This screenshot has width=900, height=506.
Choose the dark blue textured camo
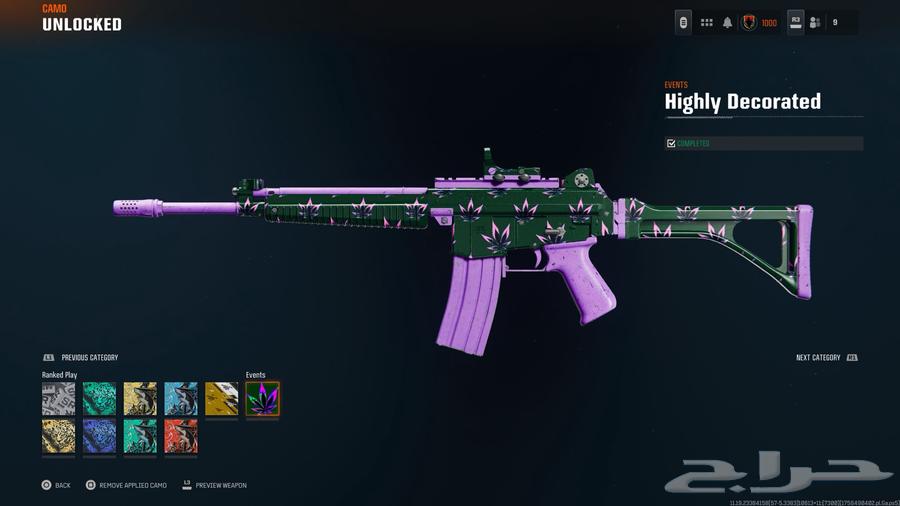click(x=99, y=436)
